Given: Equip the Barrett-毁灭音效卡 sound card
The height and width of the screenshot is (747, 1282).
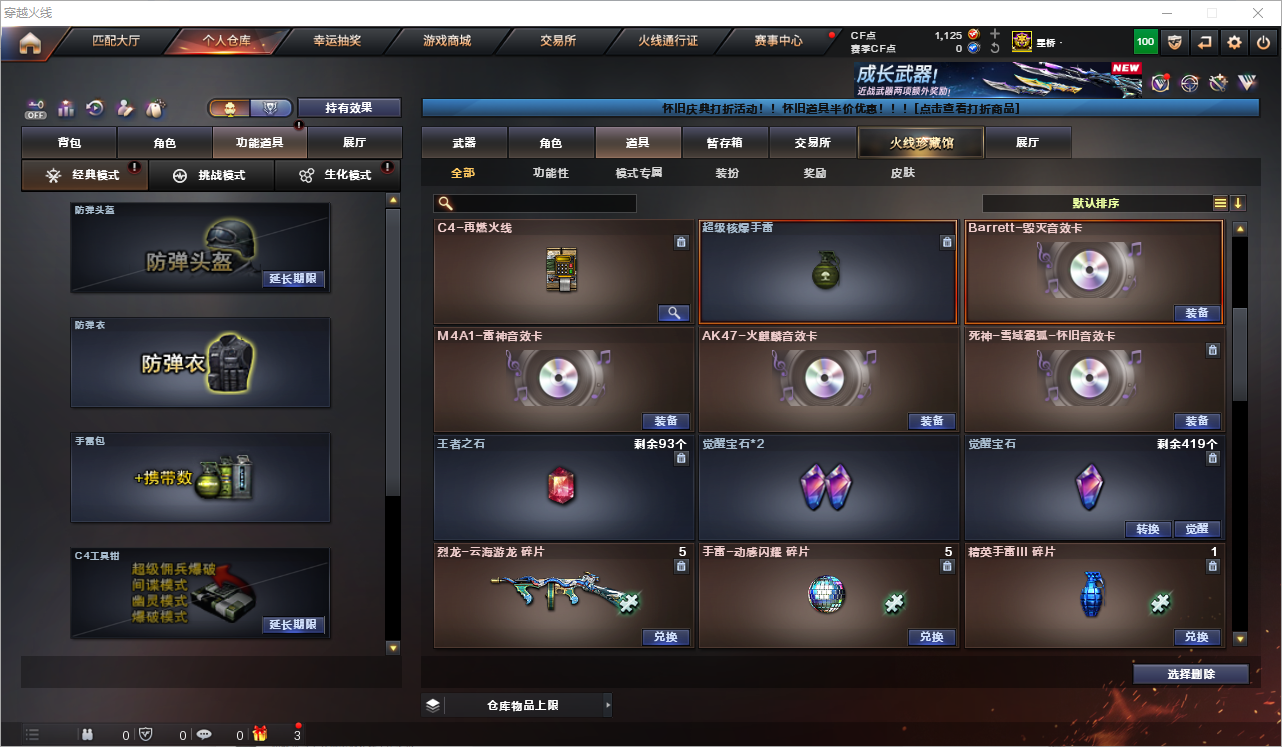Looking at the screenshot, I should pyautogui.click(x=1196, y=313).
